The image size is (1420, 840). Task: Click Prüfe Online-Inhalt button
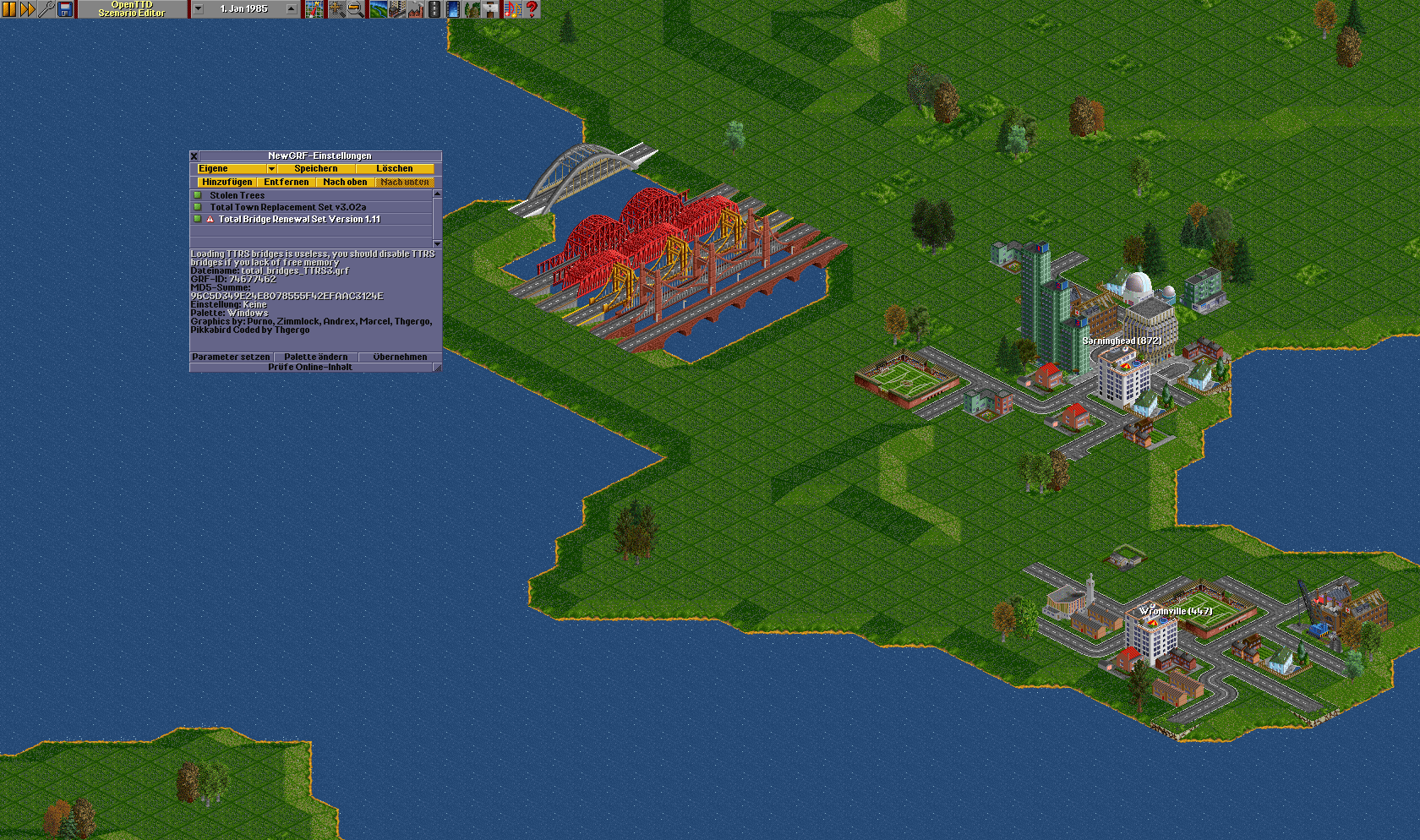click(310, 368)
